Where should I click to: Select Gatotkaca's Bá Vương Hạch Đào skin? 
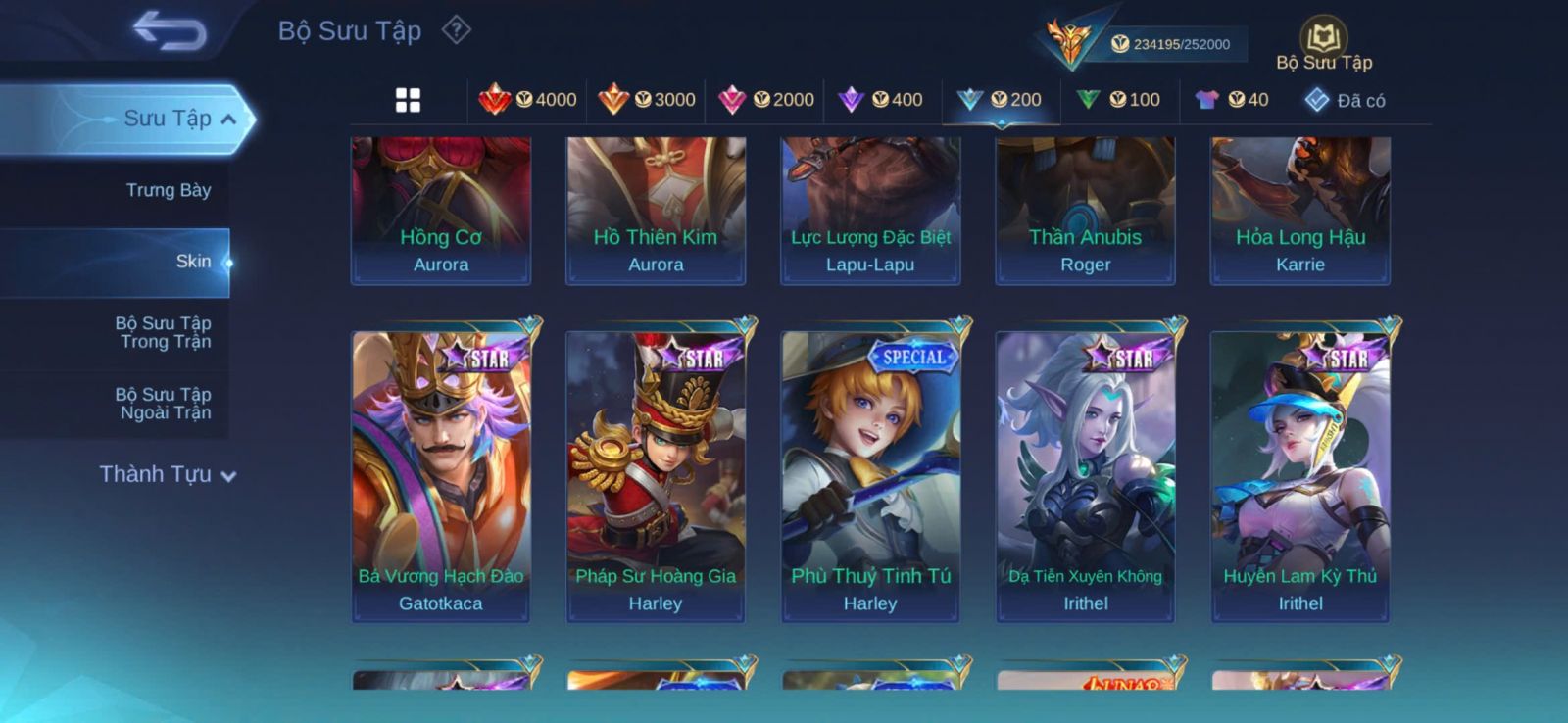click(441, 475)
